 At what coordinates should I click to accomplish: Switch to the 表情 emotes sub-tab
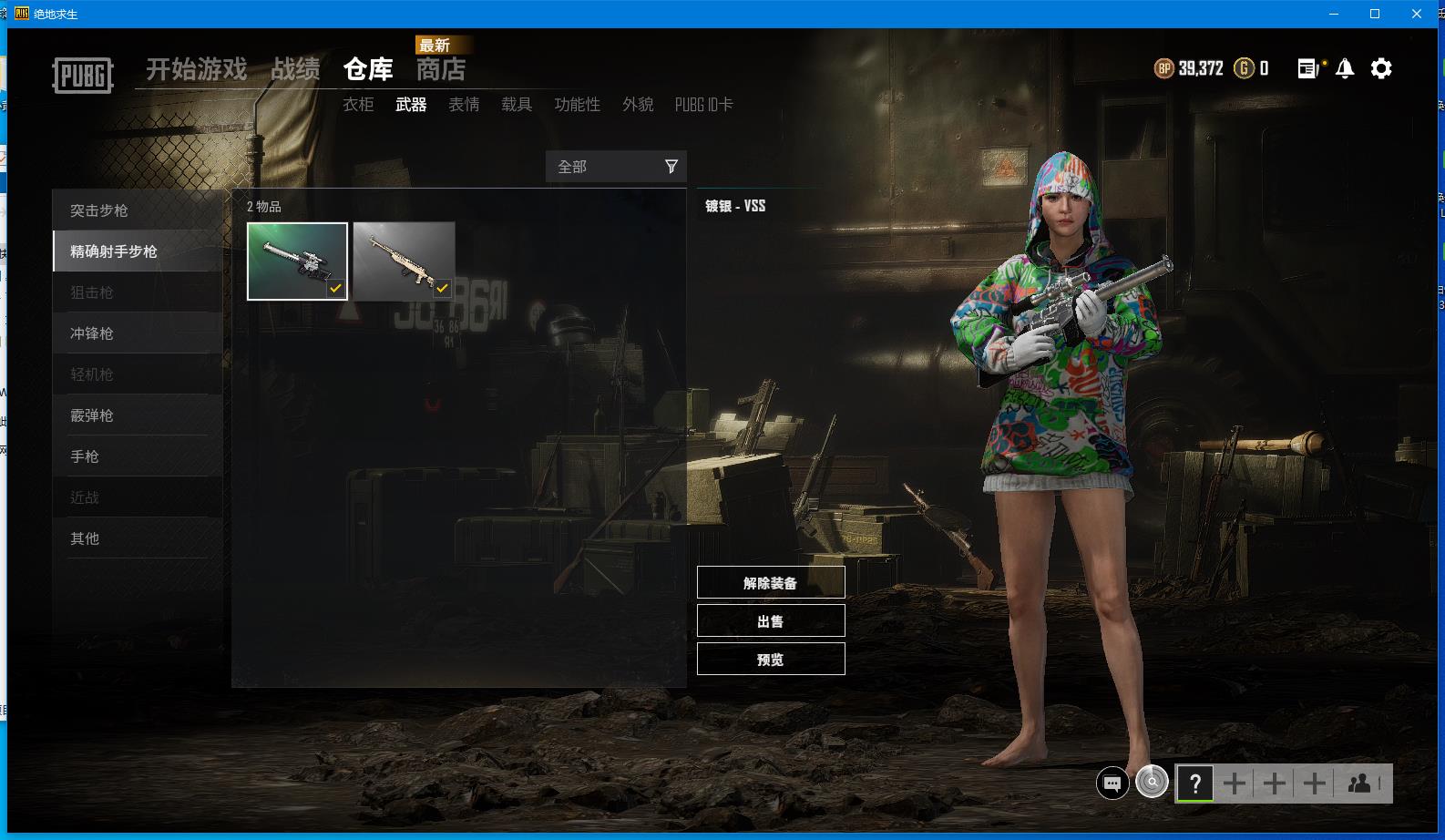pos(464,105)
